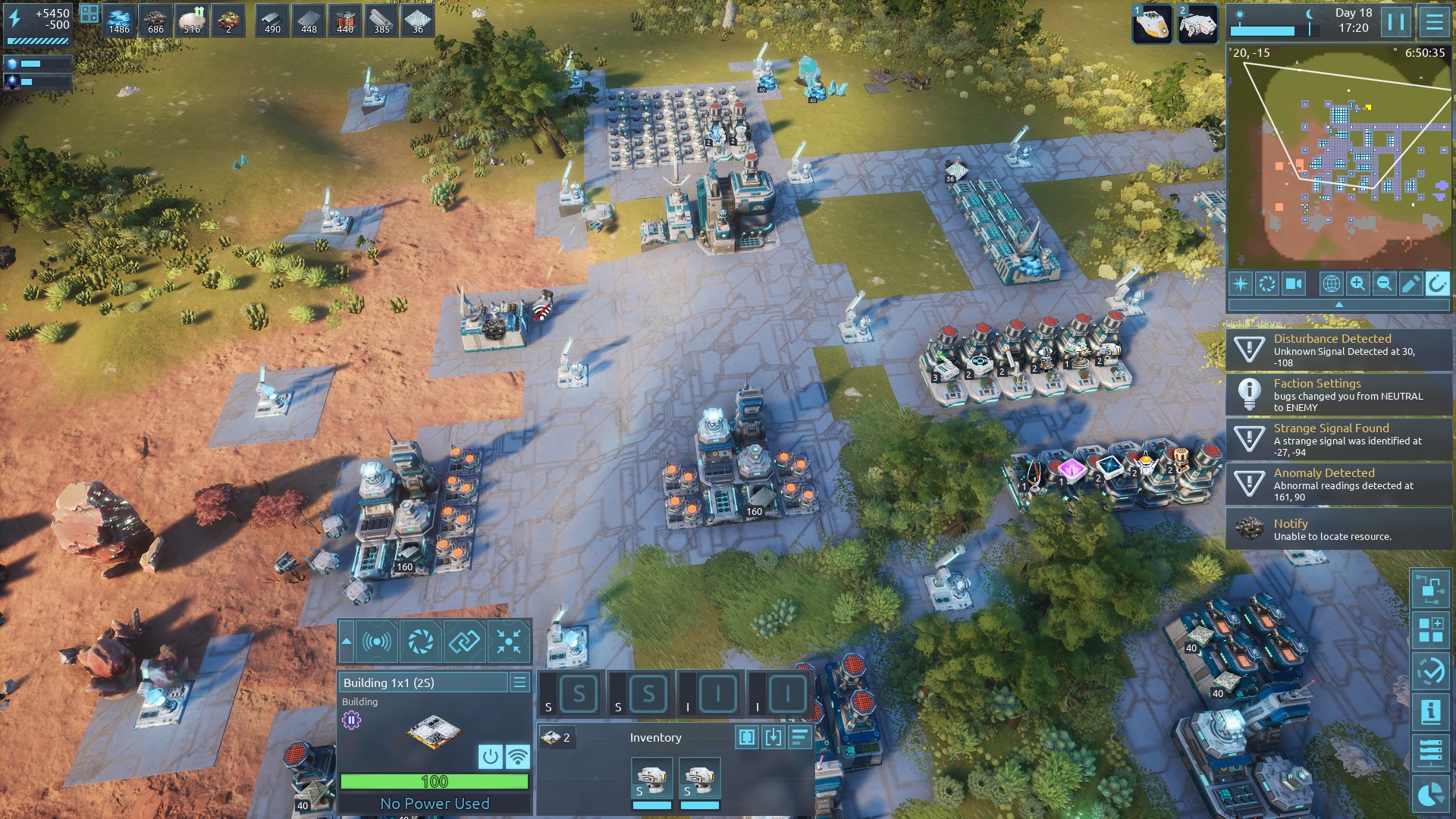Open the info codex book panel

click(1430, 712)
